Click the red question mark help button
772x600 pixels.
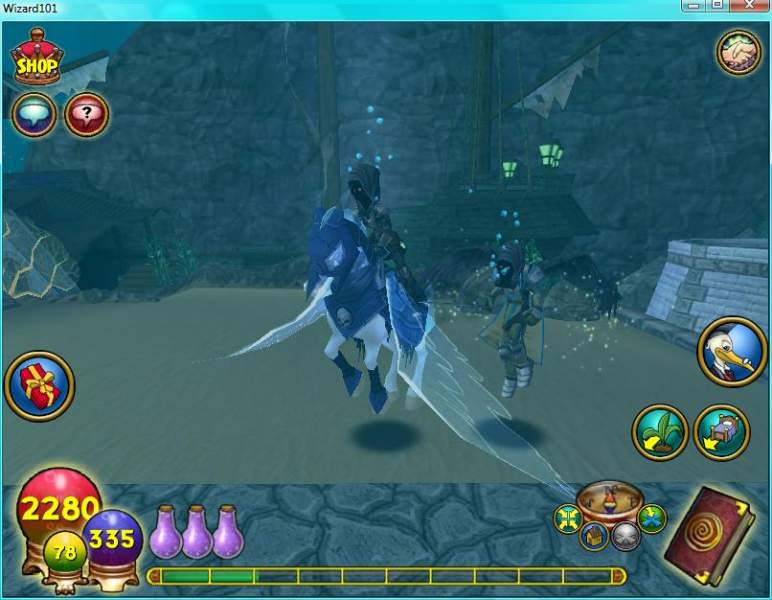(86, 115)
